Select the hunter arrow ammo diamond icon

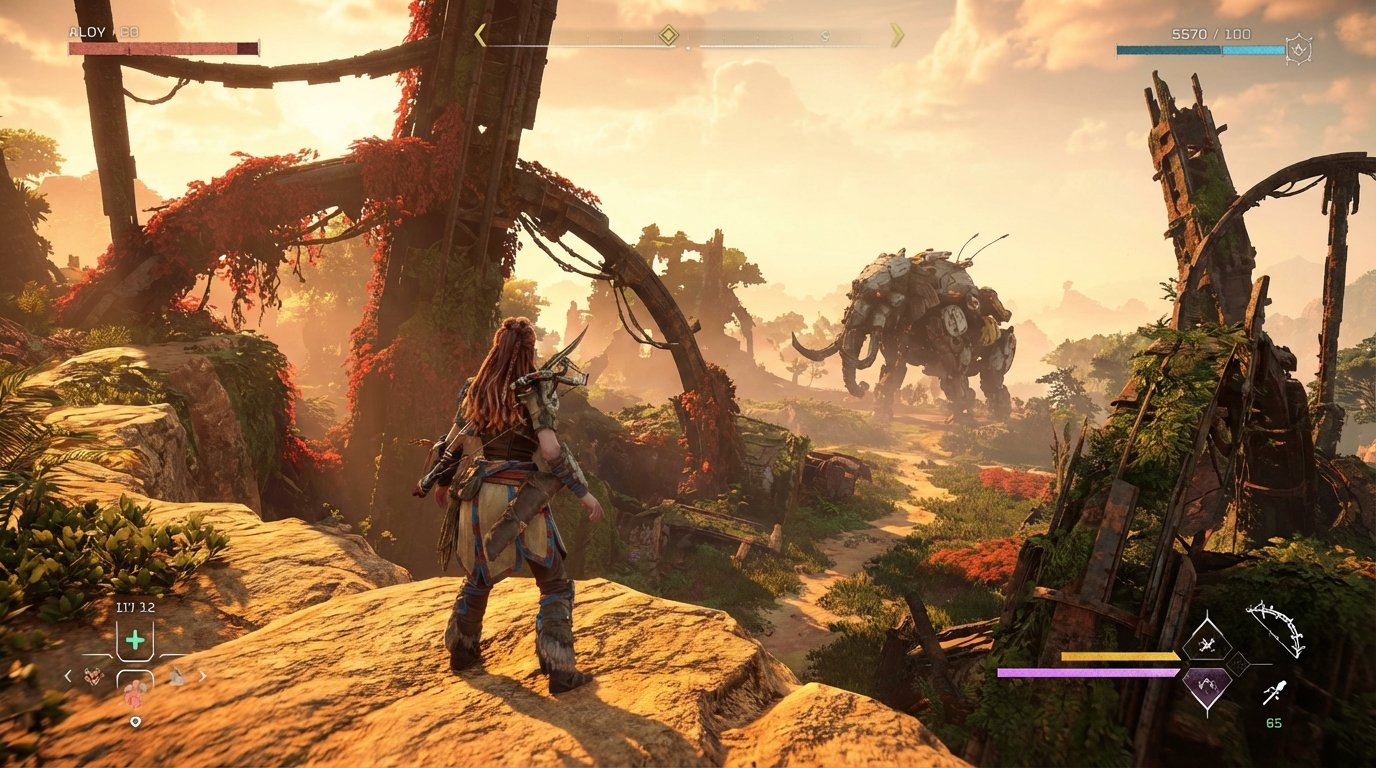tap(1206, 644)
